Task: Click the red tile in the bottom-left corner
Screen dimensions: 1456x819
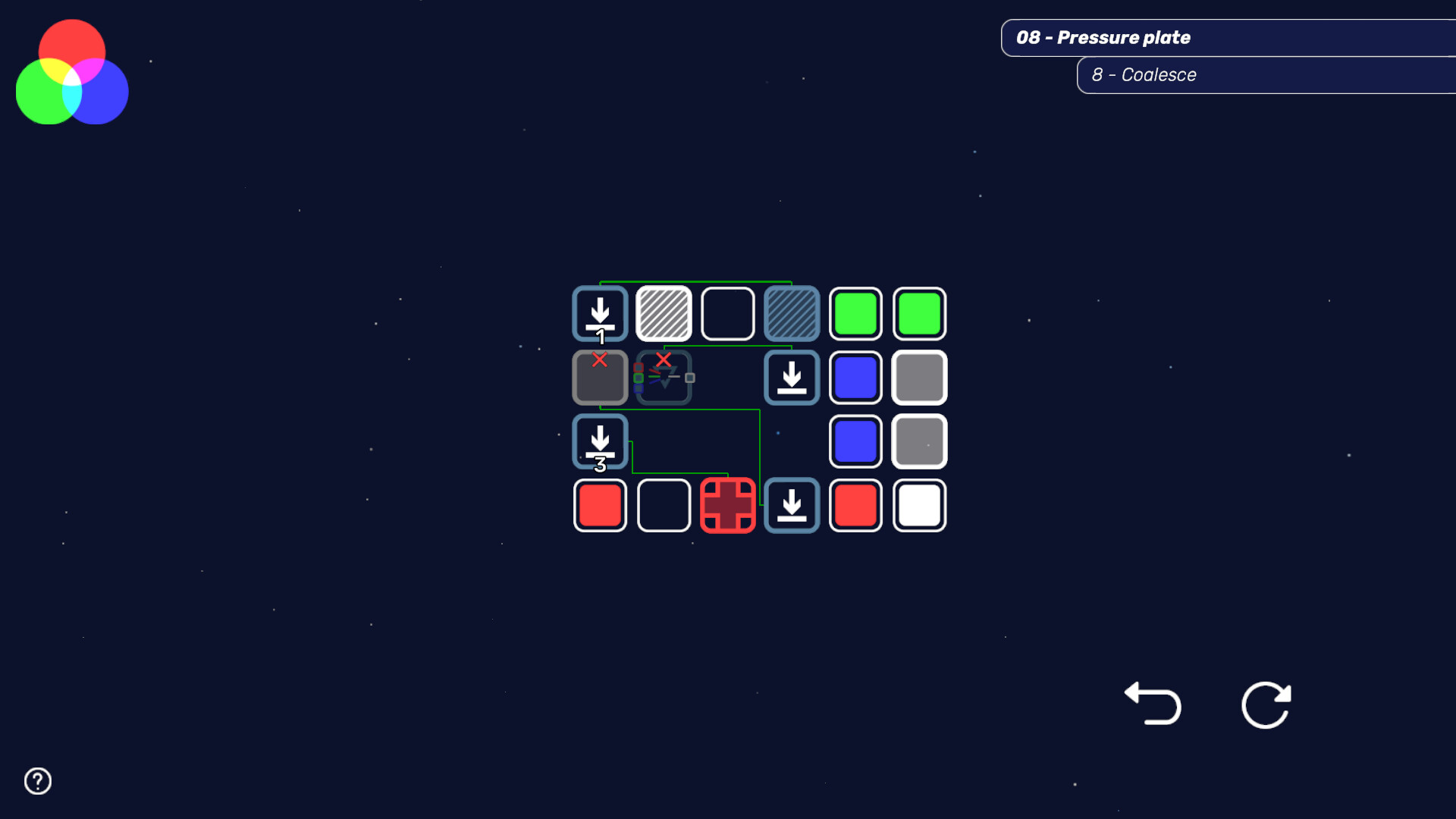Action: coord(600,505)
